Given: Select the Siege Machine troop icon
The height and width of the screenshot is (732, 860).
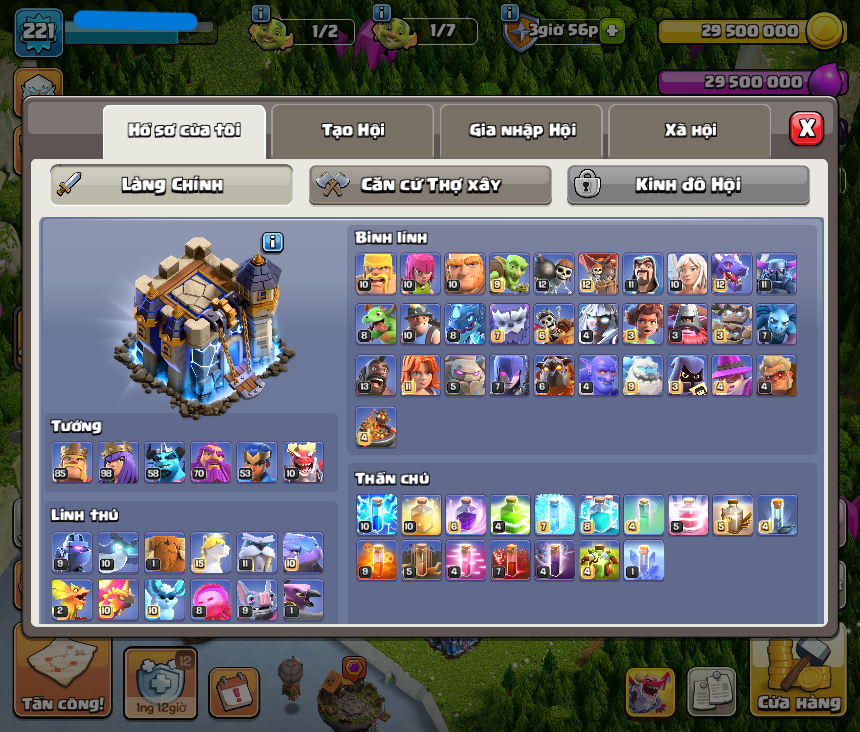Looking at the screenshot, I should tap(375, 426).
